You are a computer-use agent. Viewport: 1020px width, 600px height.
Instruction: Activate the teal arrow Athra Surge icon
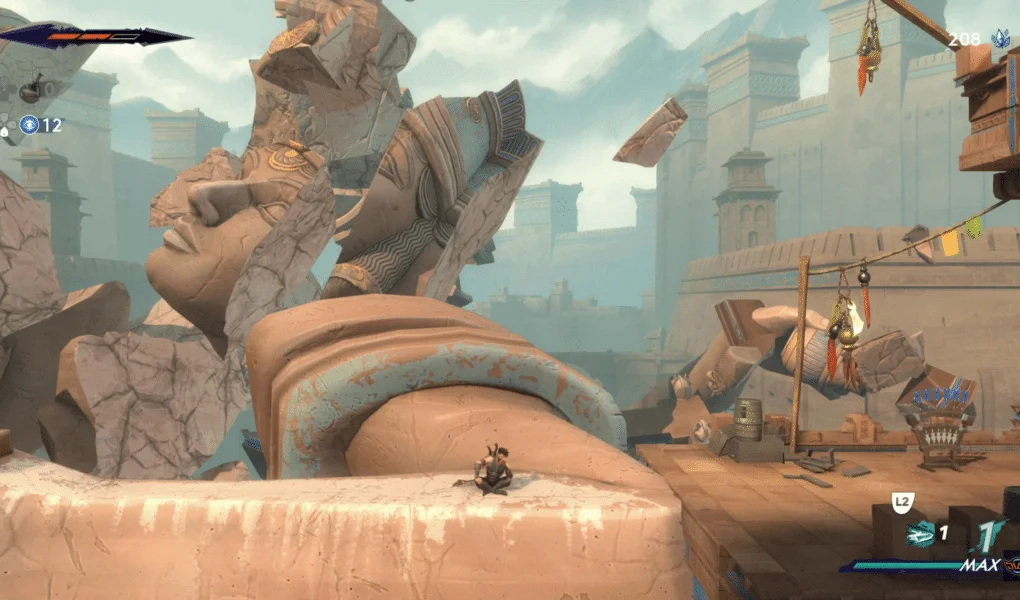pyautogui.click(x=920, y=535)
